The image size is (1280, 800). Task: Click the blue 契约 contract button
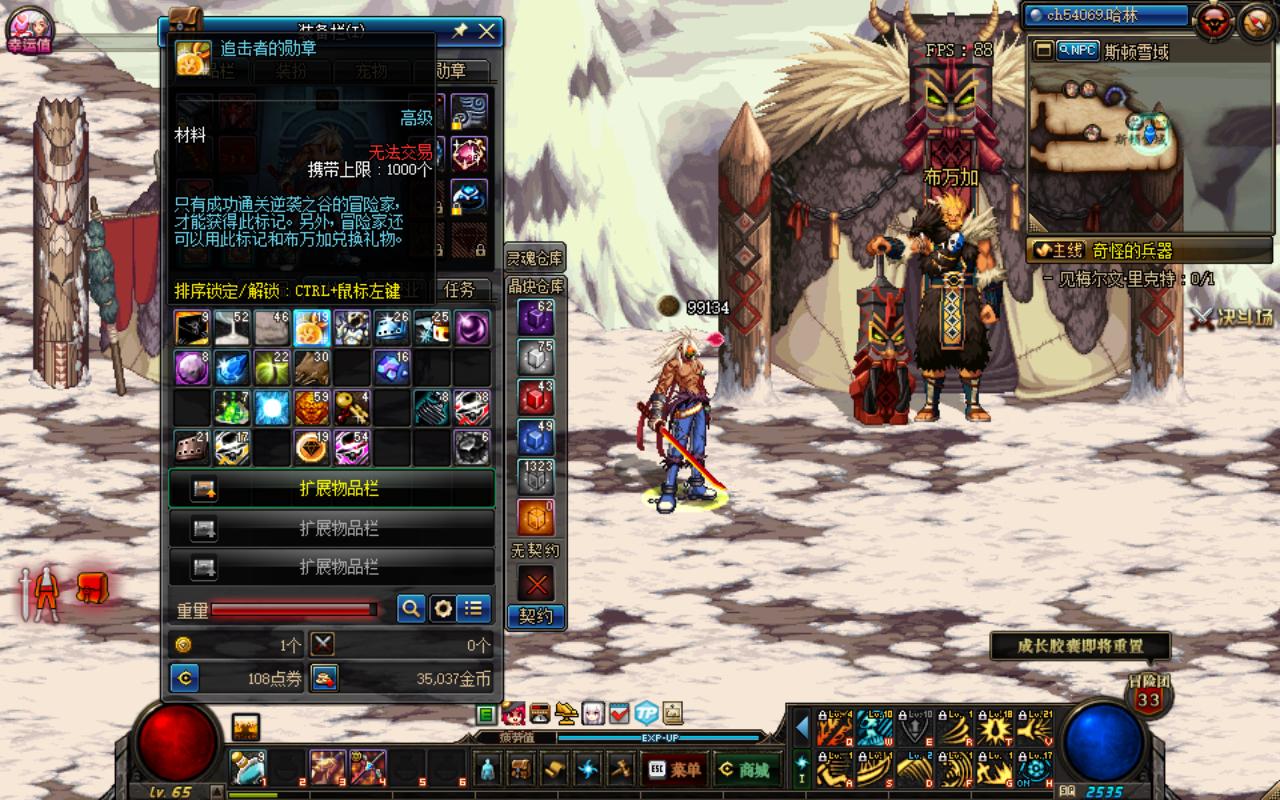coord(536,616)
